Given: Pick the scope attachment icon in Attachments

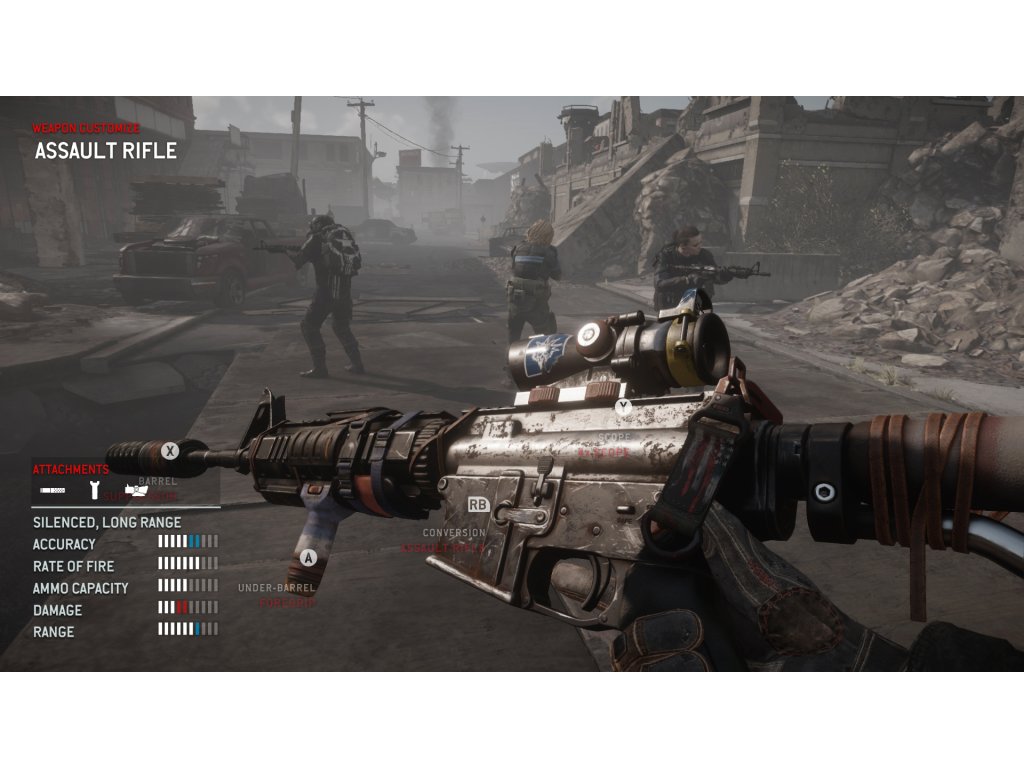Looking at the screenshot, I should click(135, 490).
